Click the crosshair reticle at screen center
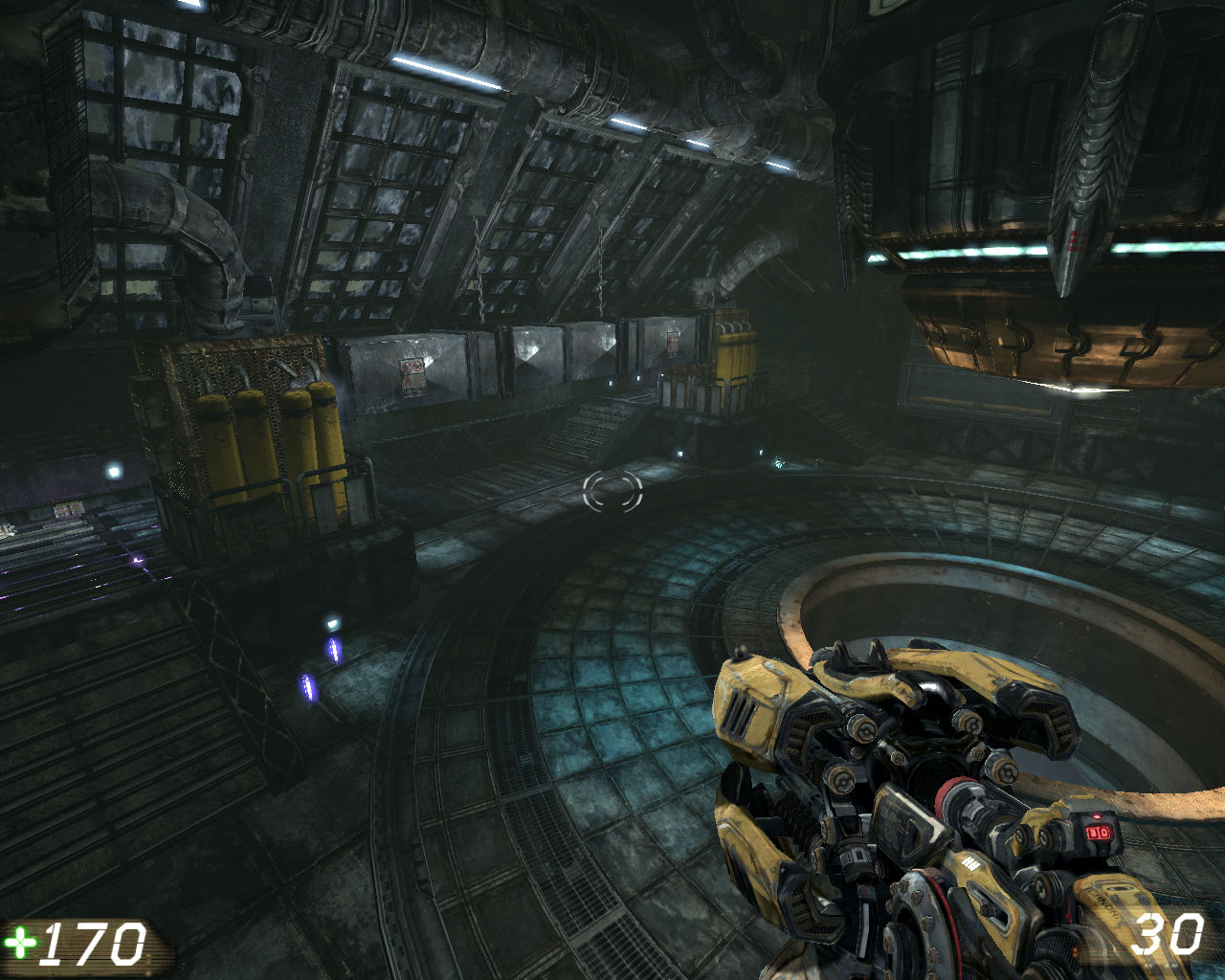 pyautogui.click(x=611, y=493)
